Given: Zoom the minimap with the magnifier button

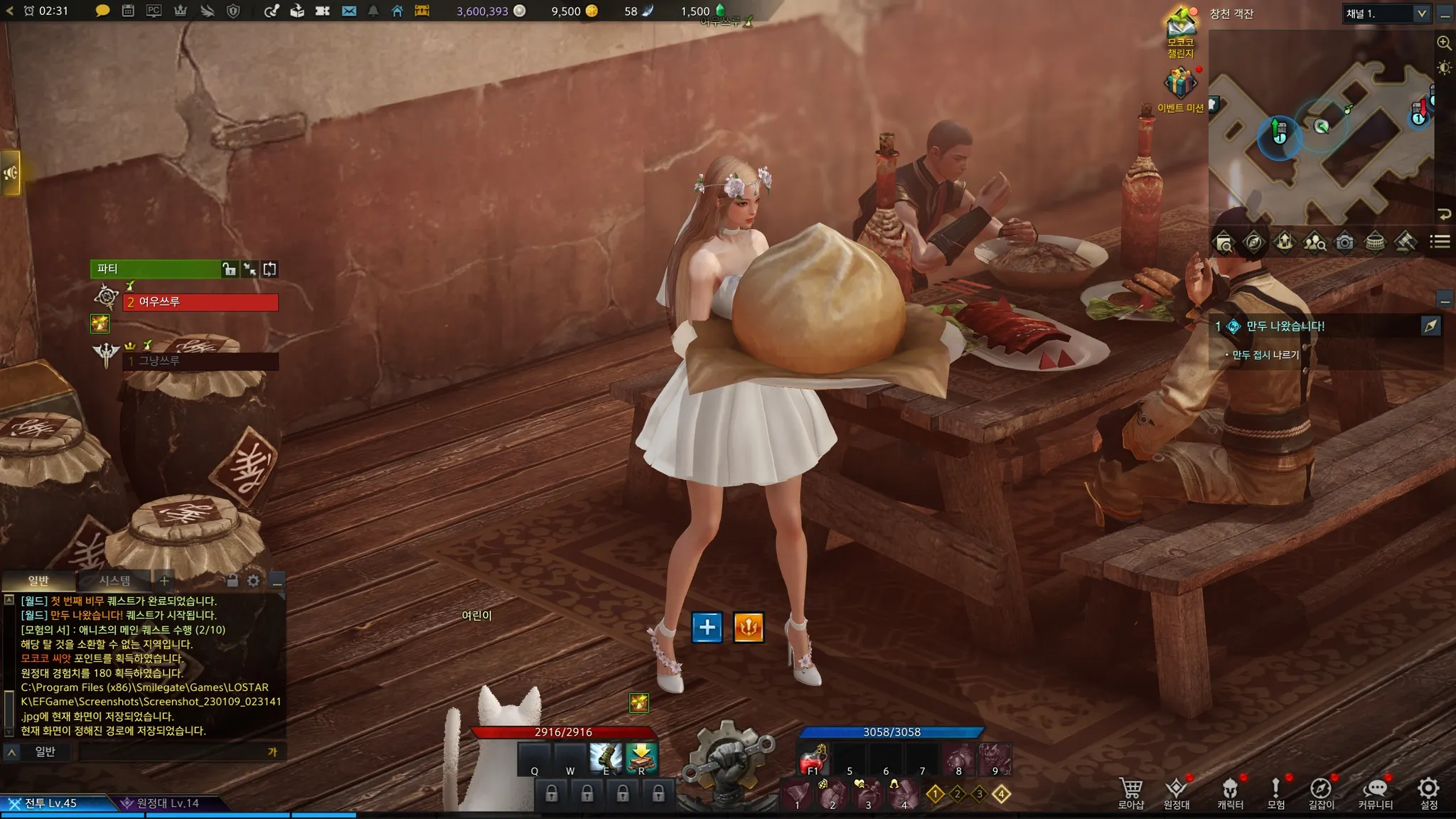Looking at the screenshot, I should 1444,43.
